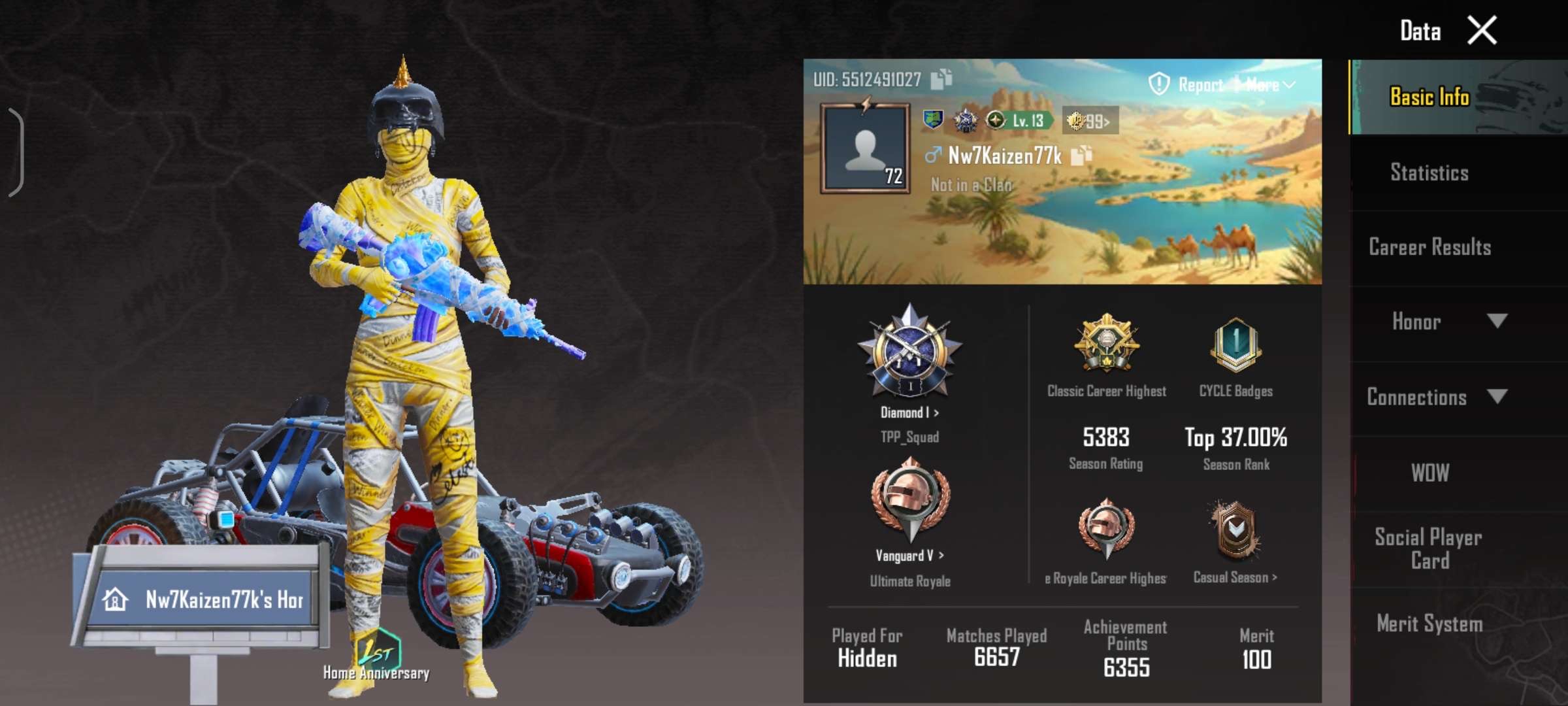Screen dimensions: 1568x706
Task: Open the Career Results tab
Action: pyautogui.click(x=1429, y=247)
